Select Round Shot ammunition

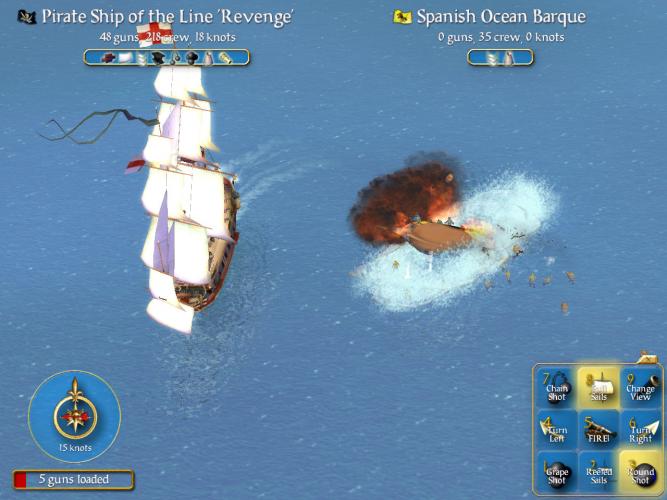[x=640, y=471]
